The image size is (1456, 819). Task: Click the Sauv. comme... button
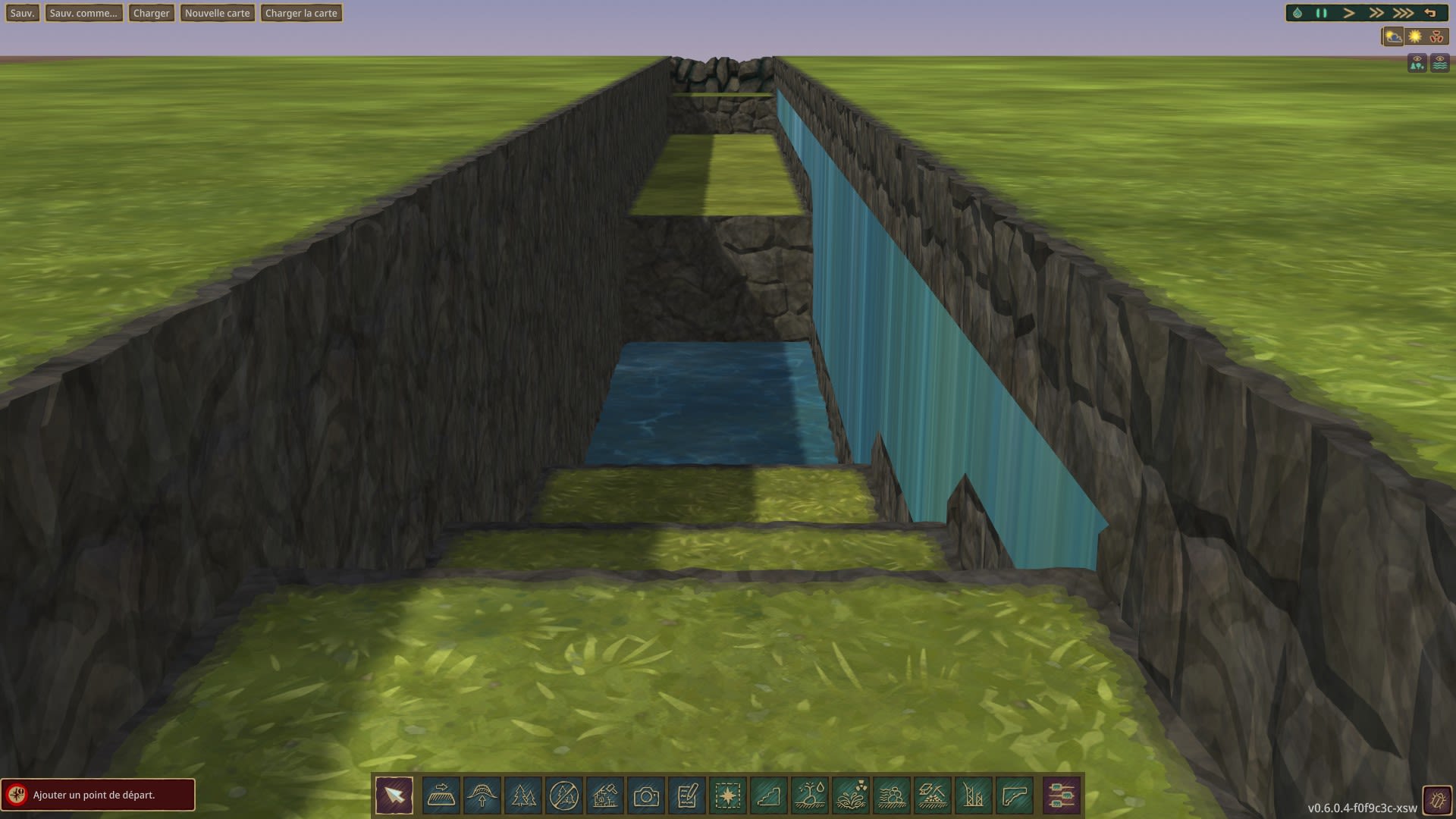[83, 12]
